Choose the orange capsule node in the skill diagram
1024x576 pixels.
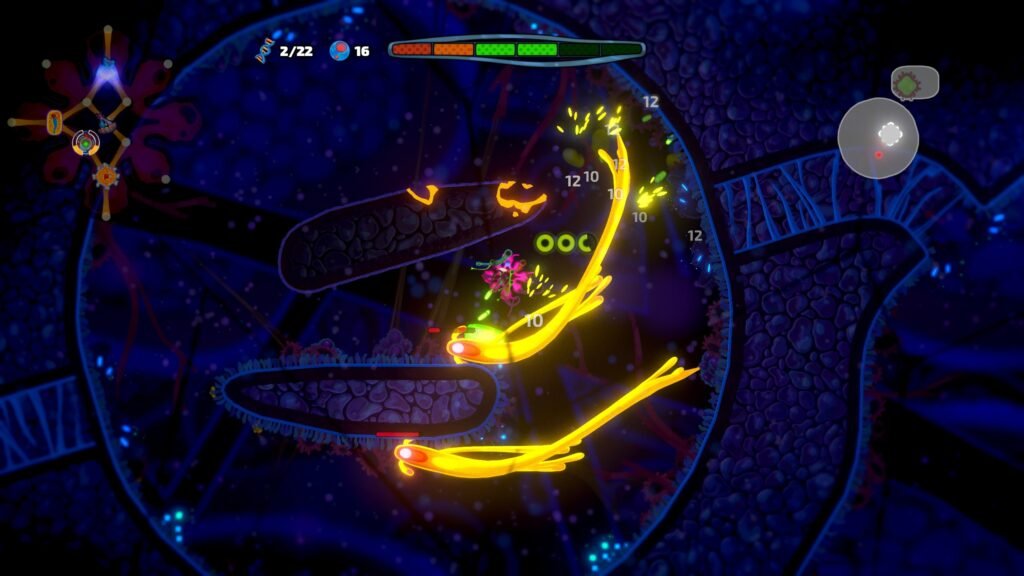[54, 122]
